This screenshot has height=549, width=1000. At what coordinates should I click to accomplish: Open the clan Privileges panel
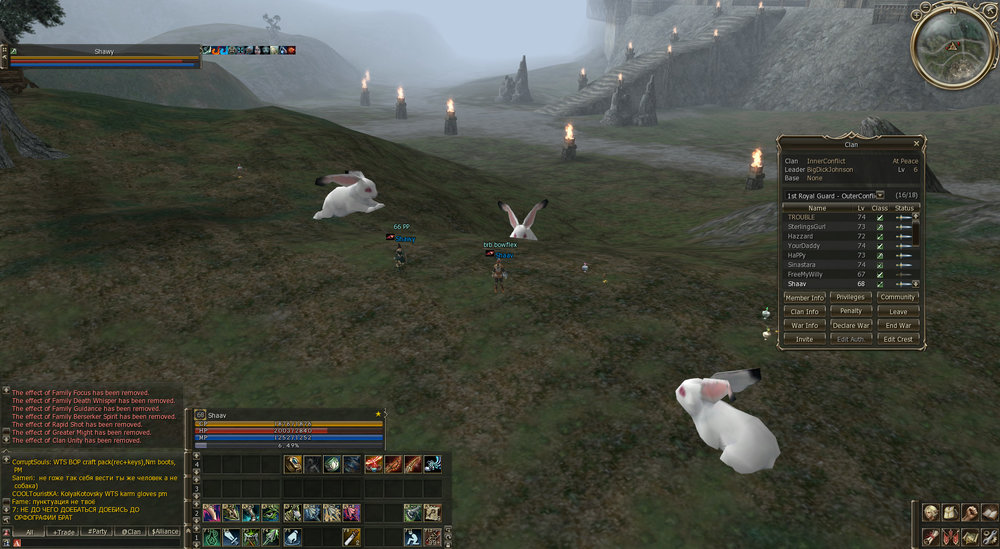(851, 297)
